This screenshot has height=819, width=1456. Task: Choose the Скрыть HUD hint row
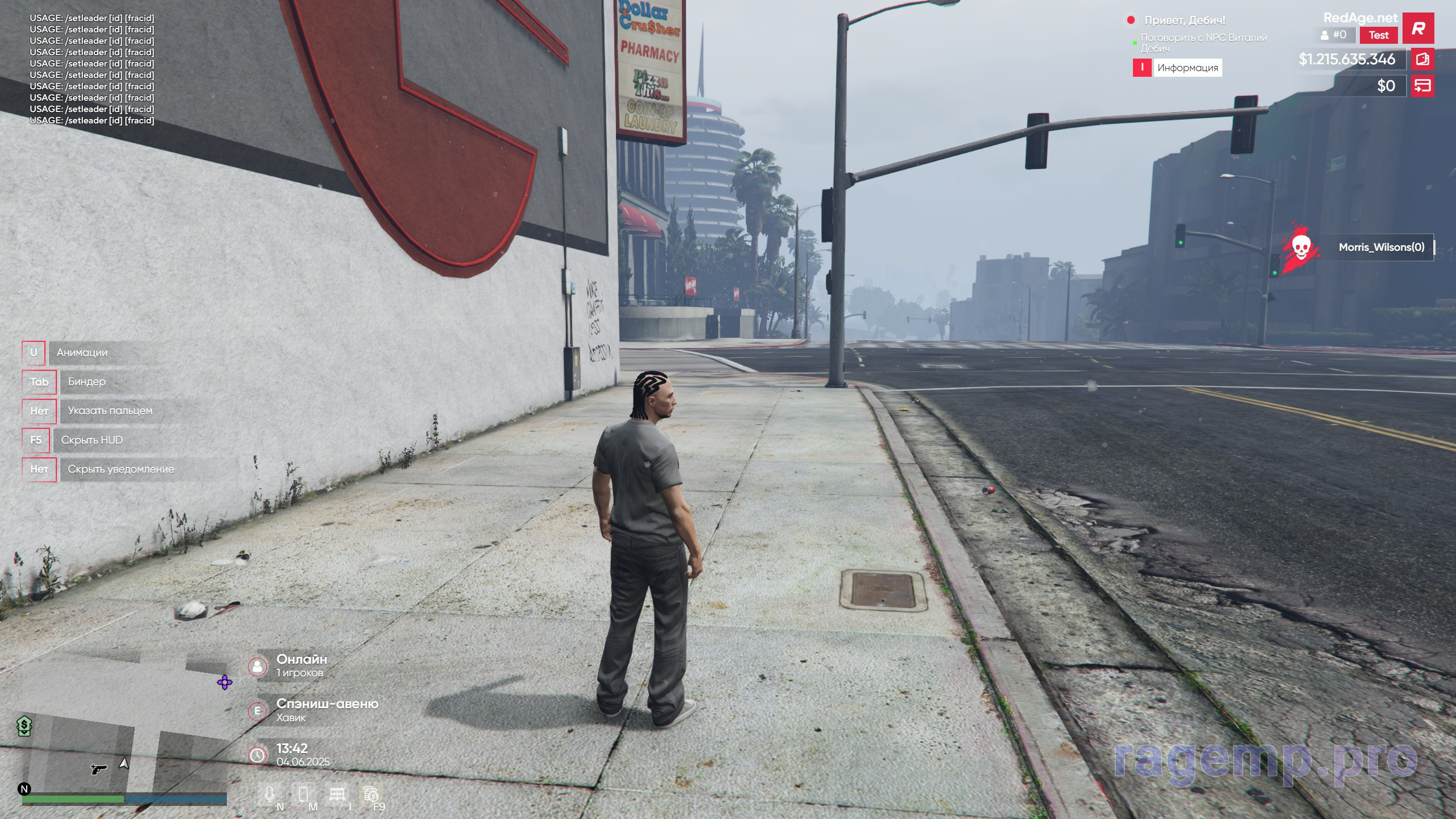point(92,440)
